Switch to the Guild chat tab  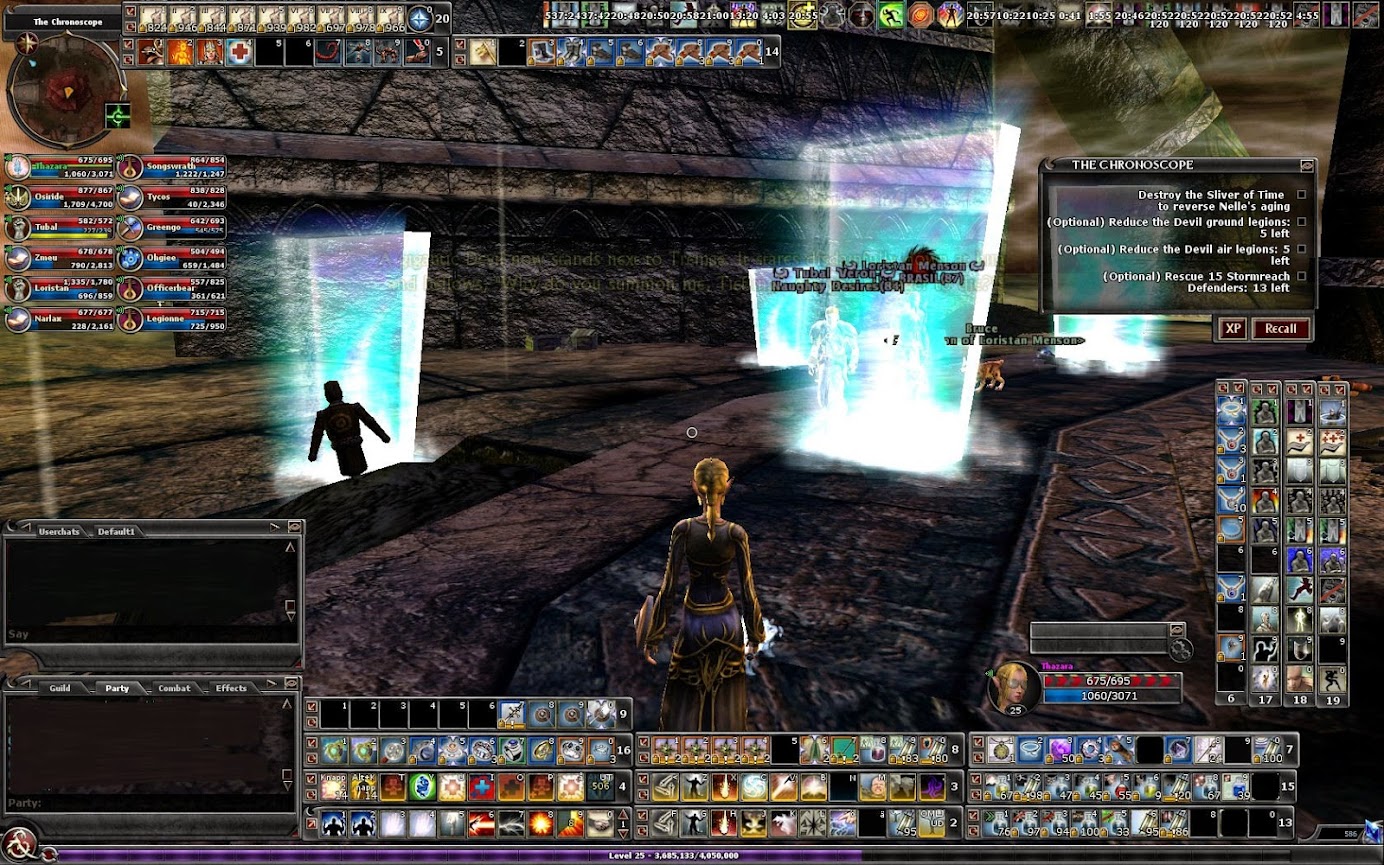60,688
